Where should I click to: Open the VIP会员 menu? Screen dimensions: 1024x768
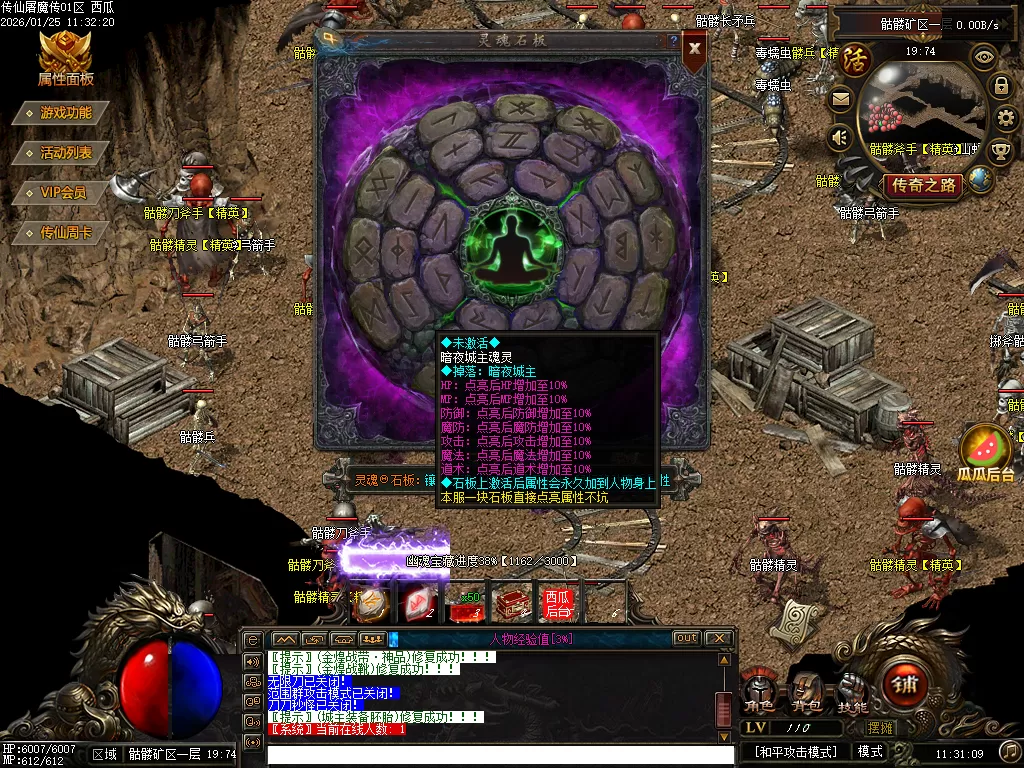coord(64,193)
